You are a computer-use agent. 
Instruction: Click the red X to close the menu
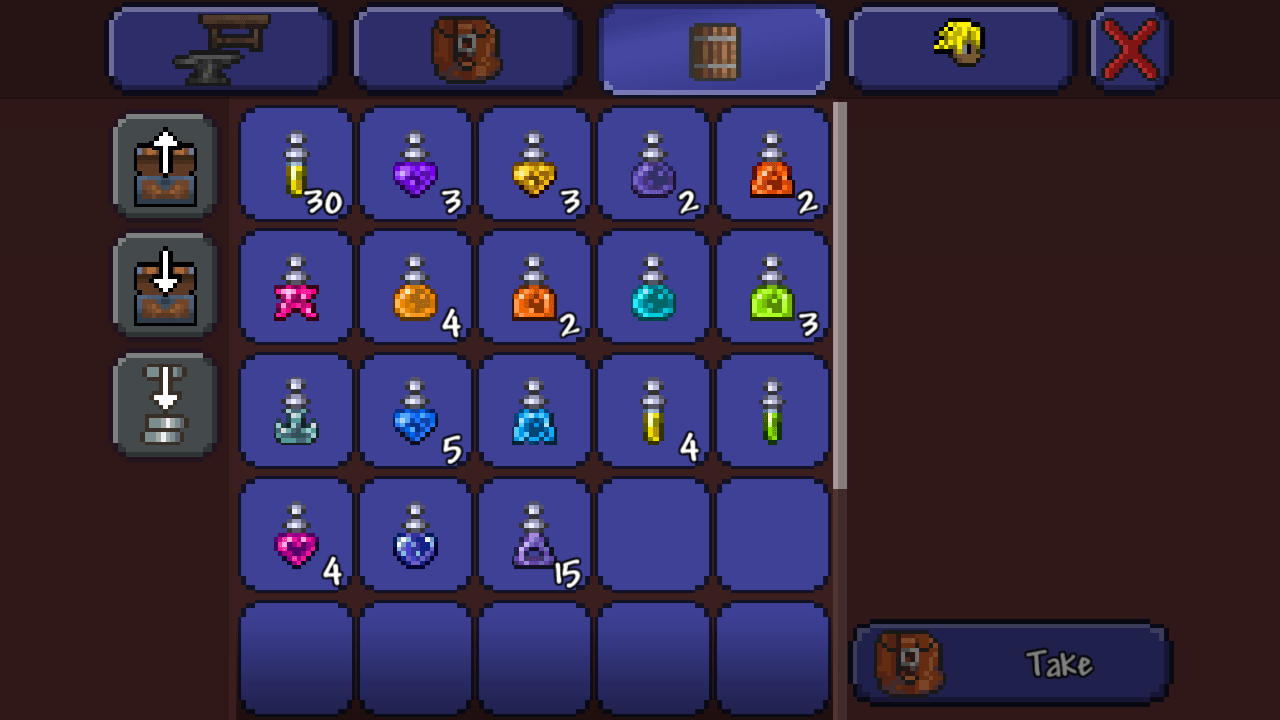point(1129,47)
